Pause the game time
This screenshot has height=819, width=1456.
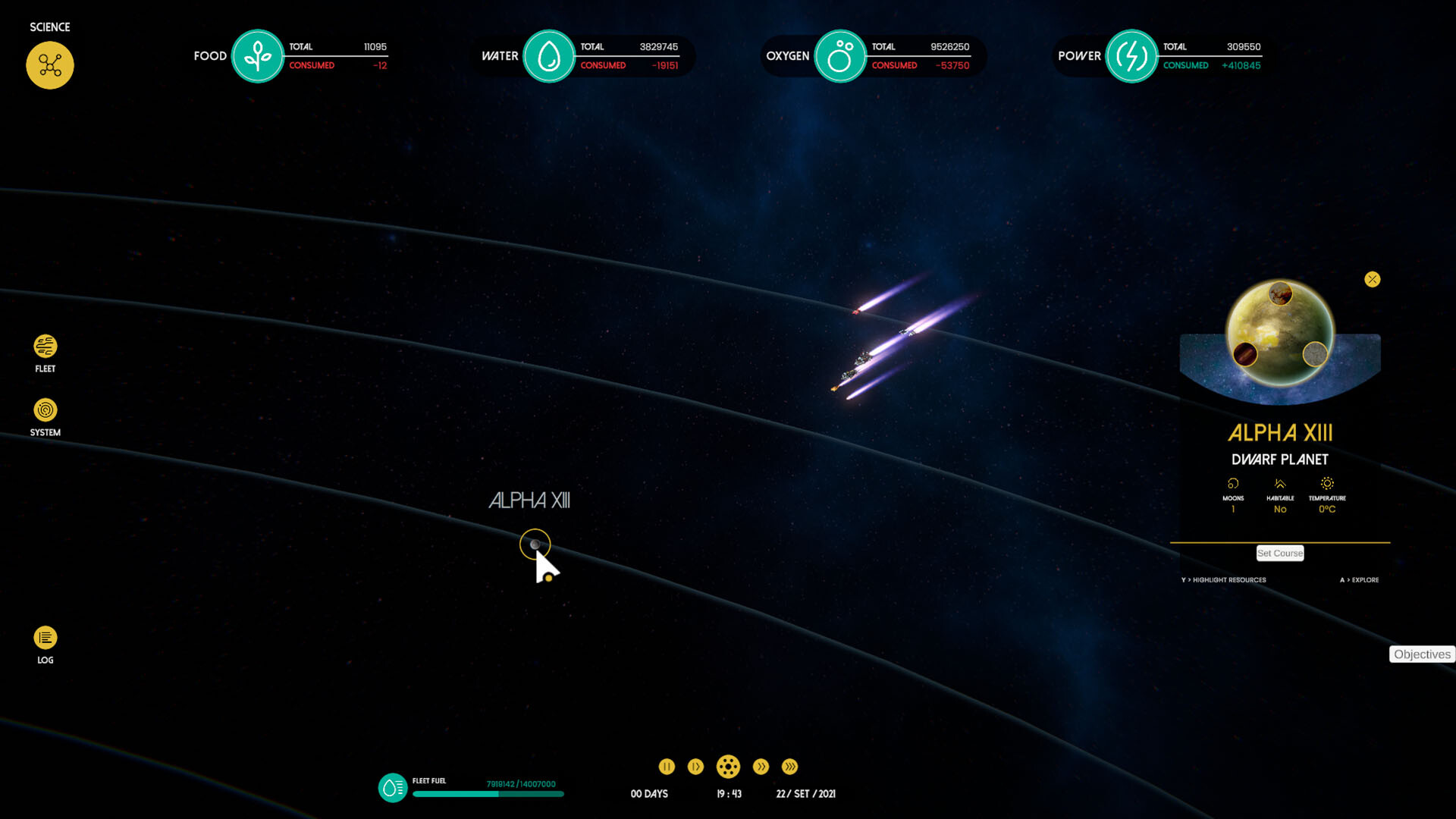[667, 767]
